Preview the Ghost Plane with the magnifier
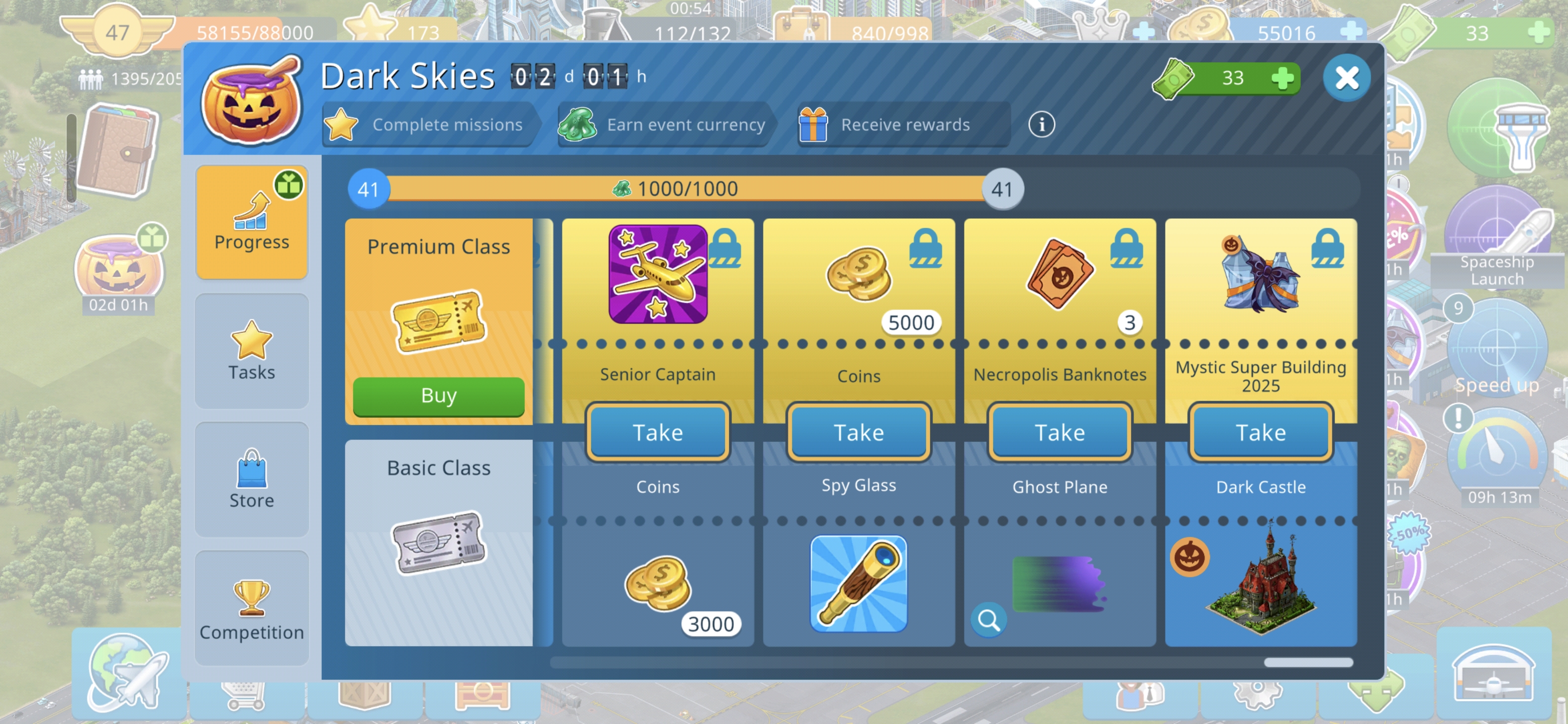1568x724 pixels. click(x=989, y=620)
